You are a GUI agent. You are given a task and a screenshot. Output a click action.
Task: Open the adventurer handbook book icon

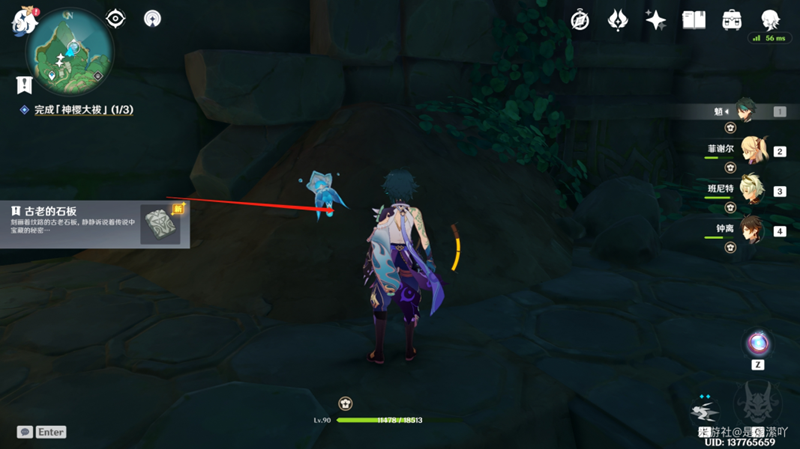coord(694,19)
